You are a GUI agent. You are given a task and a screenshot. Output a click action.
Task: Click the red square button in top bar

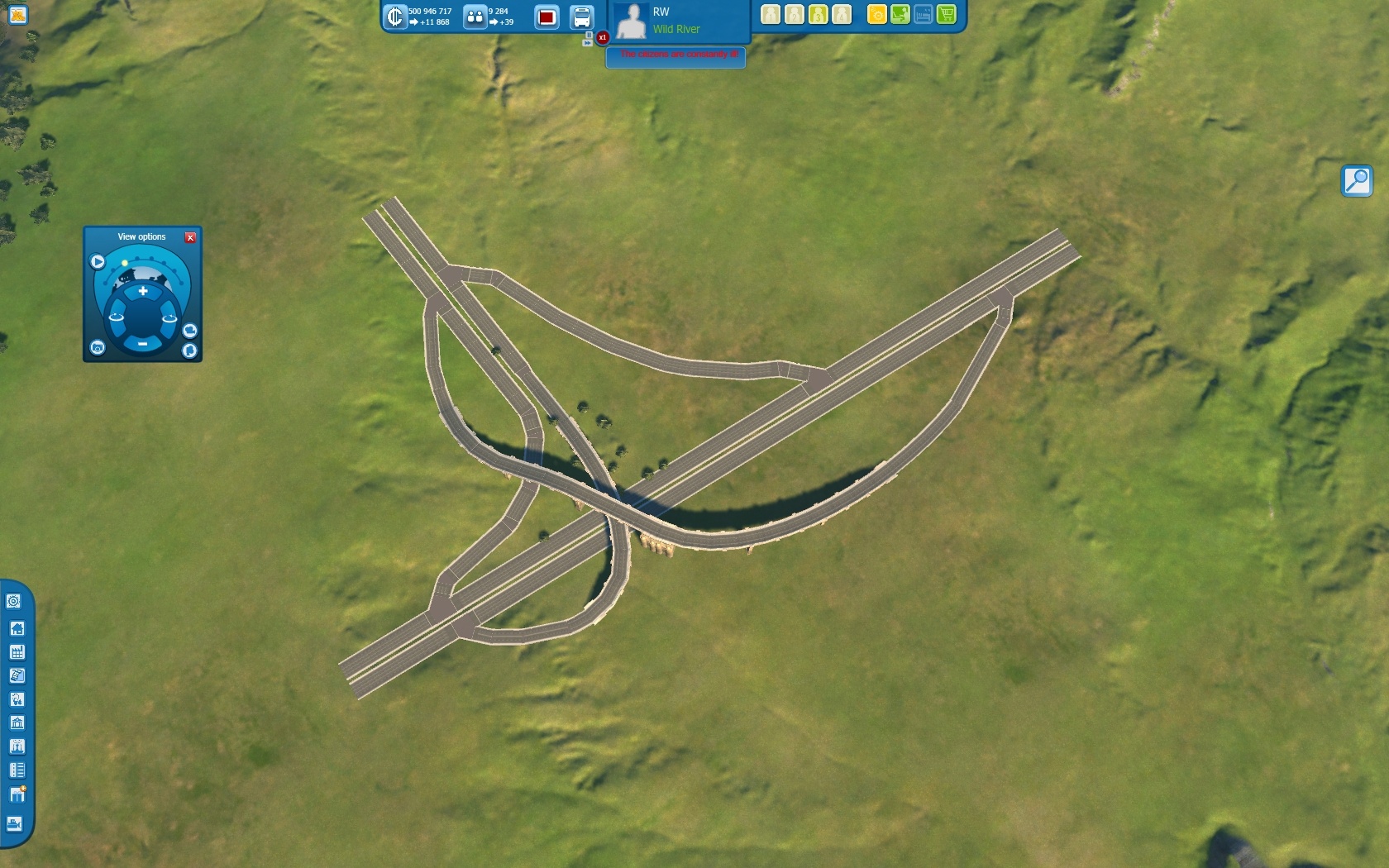(x=547, y=17)
